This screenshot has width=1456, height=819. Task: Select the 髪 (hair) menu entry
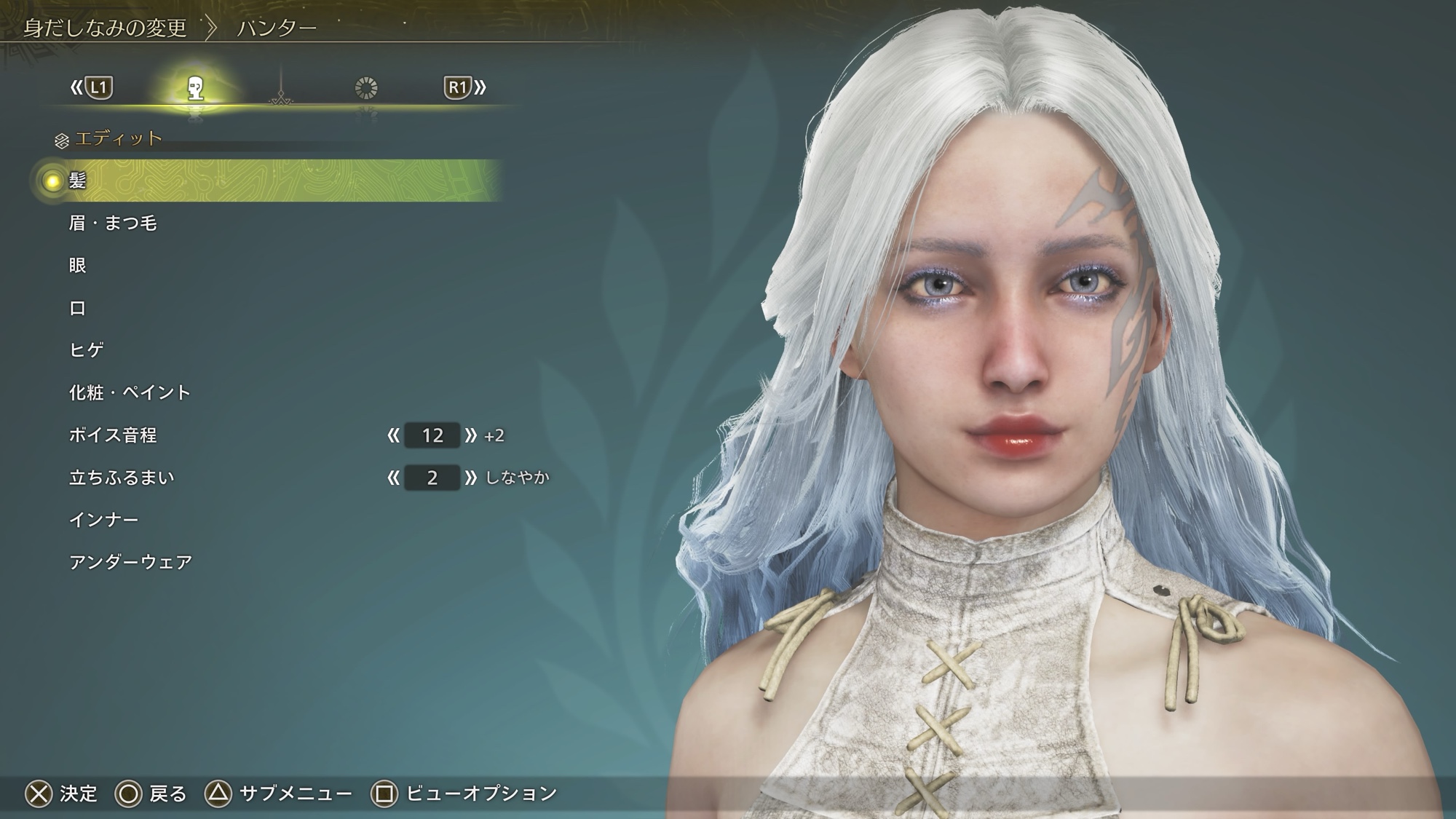pyautogui.click(x=77, y=181)
